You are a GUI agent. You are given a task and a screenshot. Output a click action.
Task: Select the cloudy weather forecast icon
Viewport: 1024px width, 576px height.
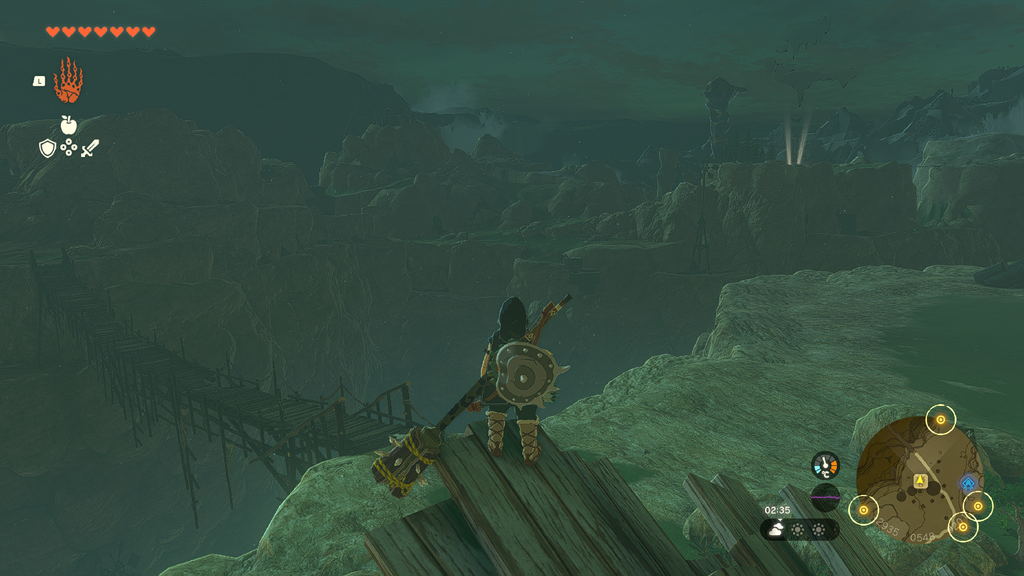click(x=776, y=530)
